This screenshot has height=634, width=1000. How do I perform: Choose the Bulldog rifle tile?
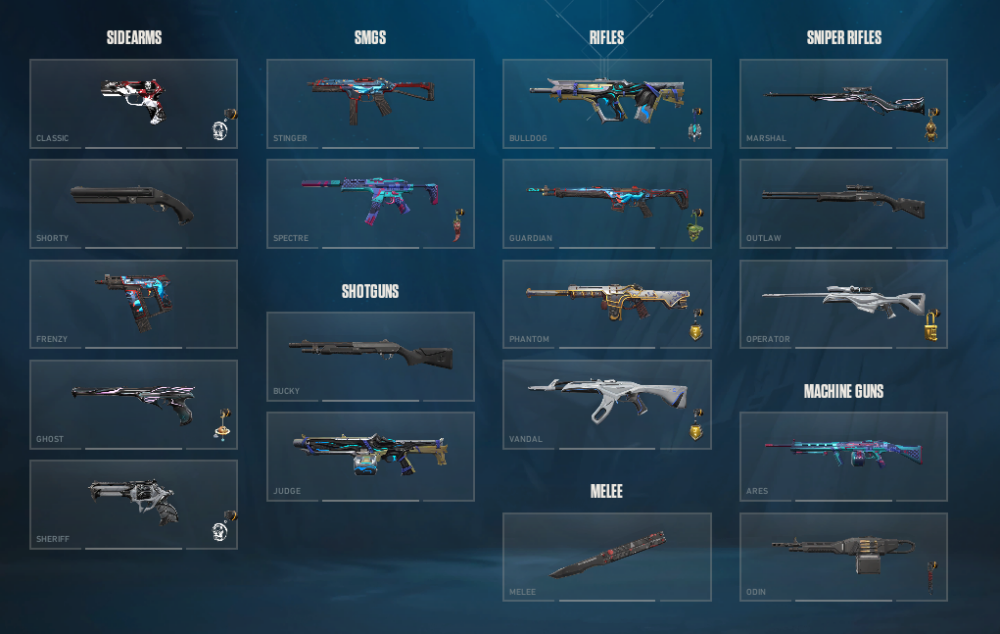coord(606,103)
